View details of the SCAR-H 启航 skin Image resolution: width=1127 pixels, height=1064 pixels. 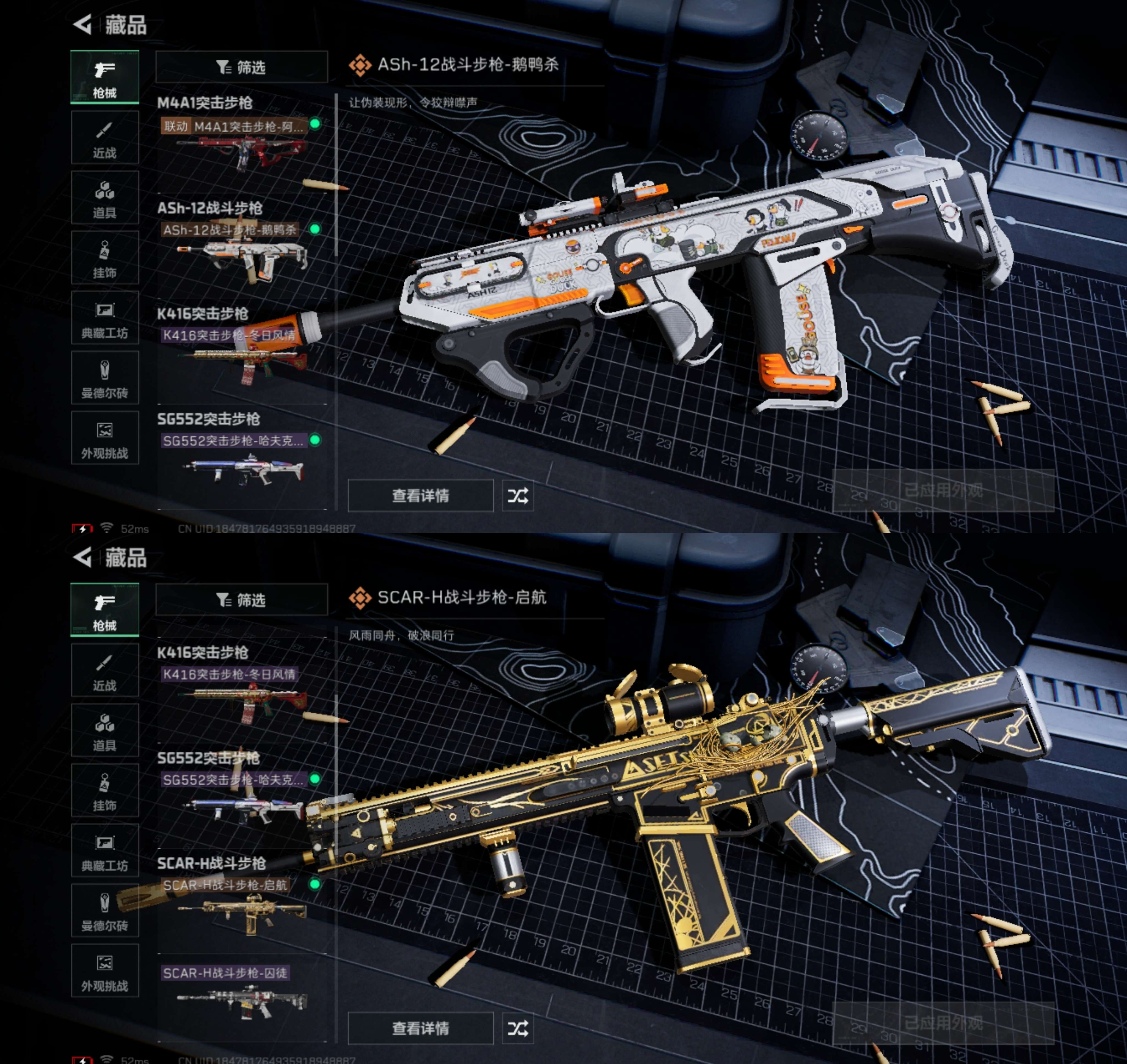point(420,1028)
